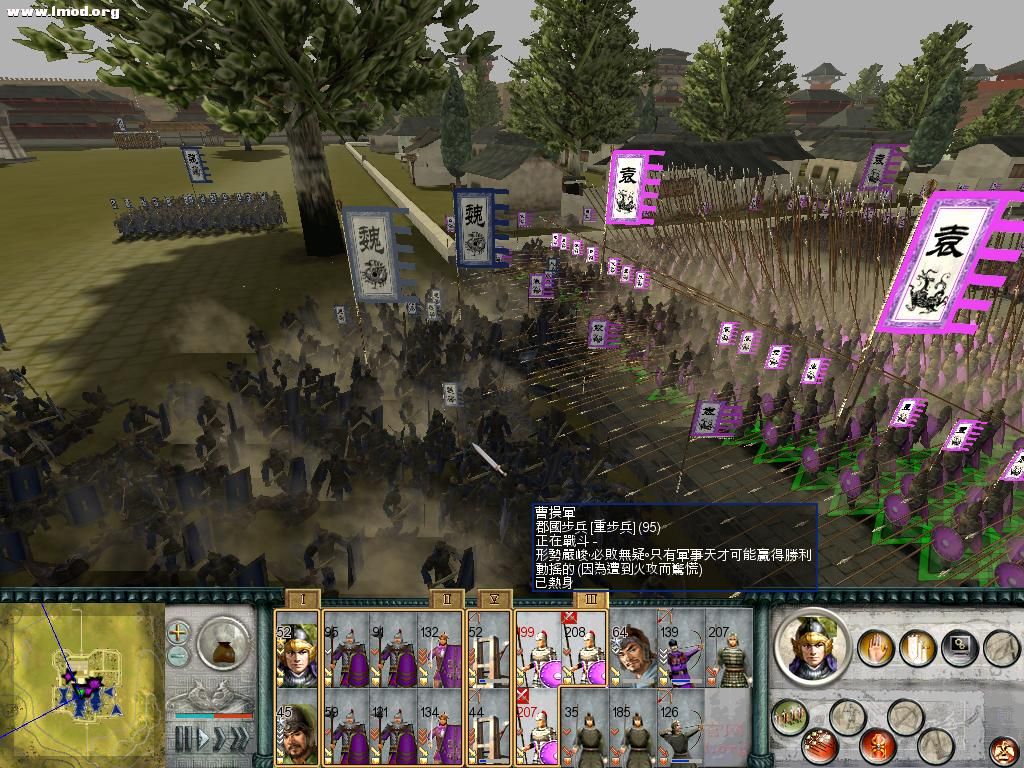Click the selected general's large portrait
Image resolution: width=1024 pixels, height=768 pixels.
(811, 648)
